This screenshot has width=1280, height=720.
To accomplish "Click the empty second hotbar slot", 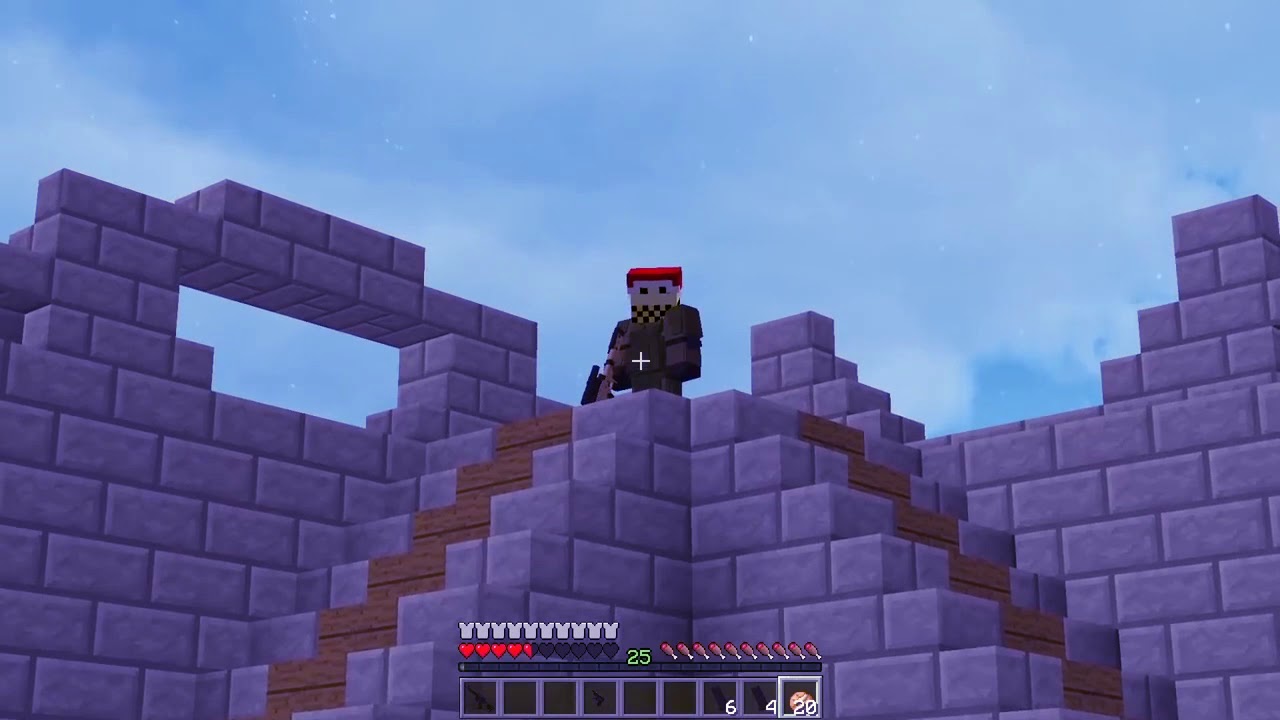I will pyautogui.click(x=518, y=697).
